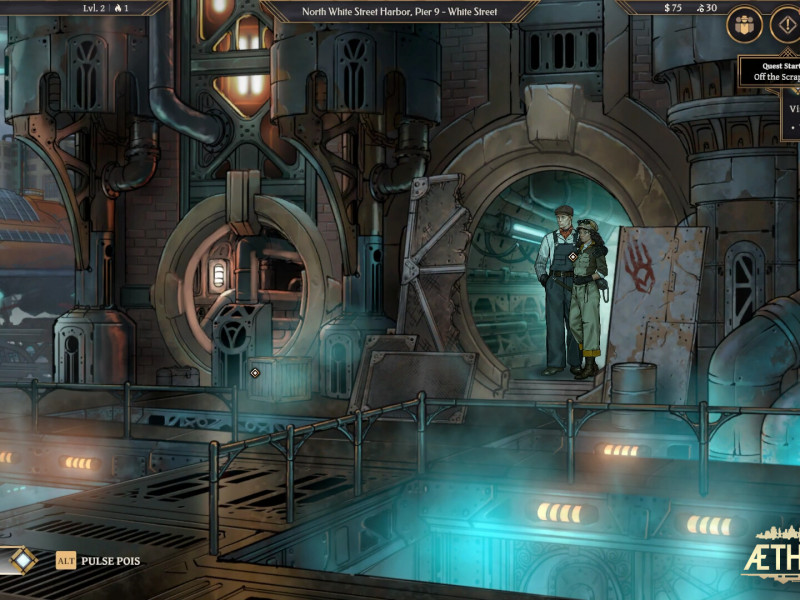This screenshot has width=800, height=600.
Task: Open the quest alert exclamation icon
Action: pos(786,24)
